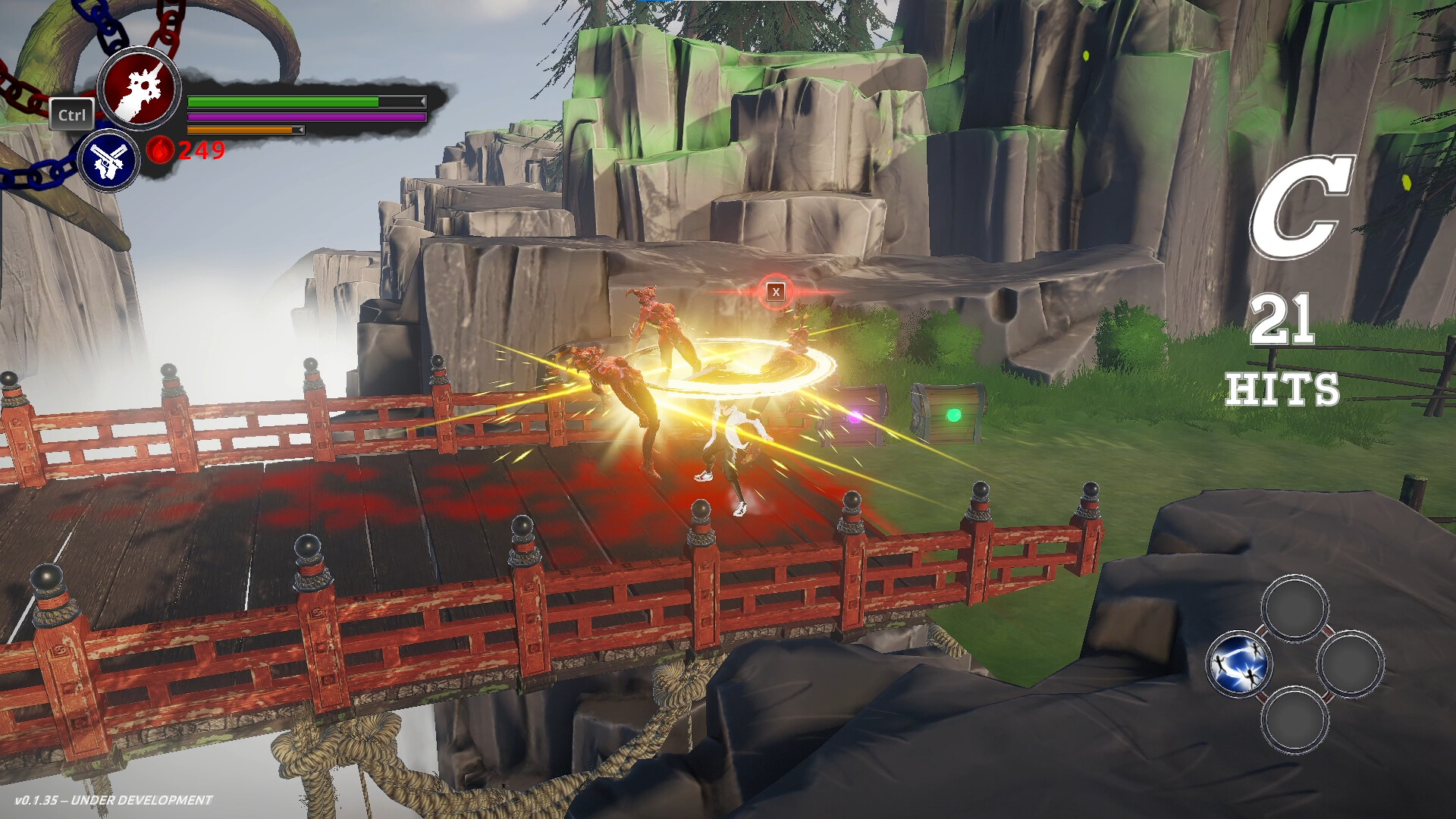Select the chest with the pink gem
This screenshot has width=1456, height=819.
click(x=855, y=416)
